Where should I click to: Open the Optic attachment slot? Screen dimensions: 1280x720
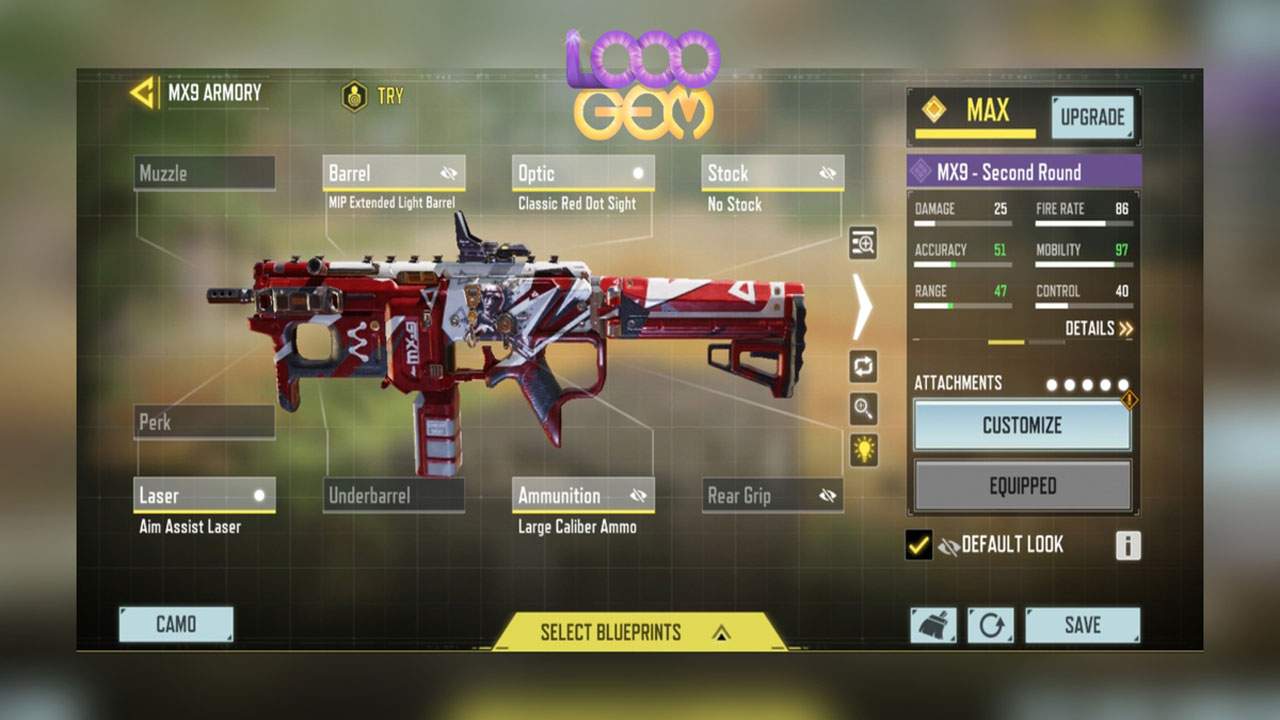point(582,173)
